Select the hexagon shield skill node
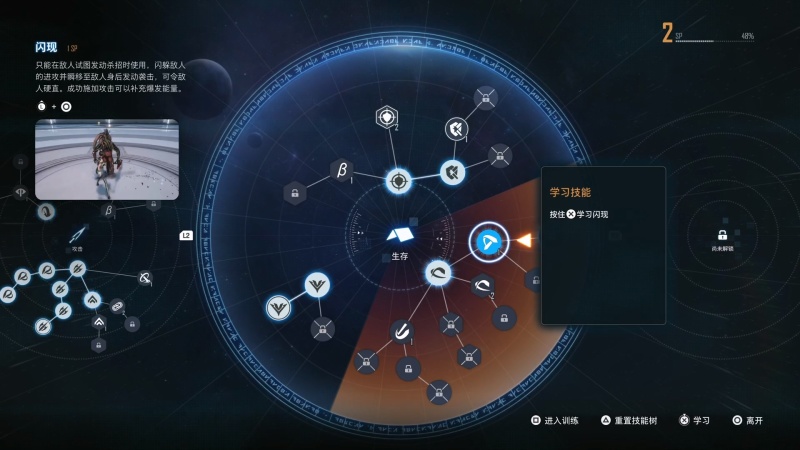Image resolution: width=800 pixels, height=450 pixels. click(387, 118)
